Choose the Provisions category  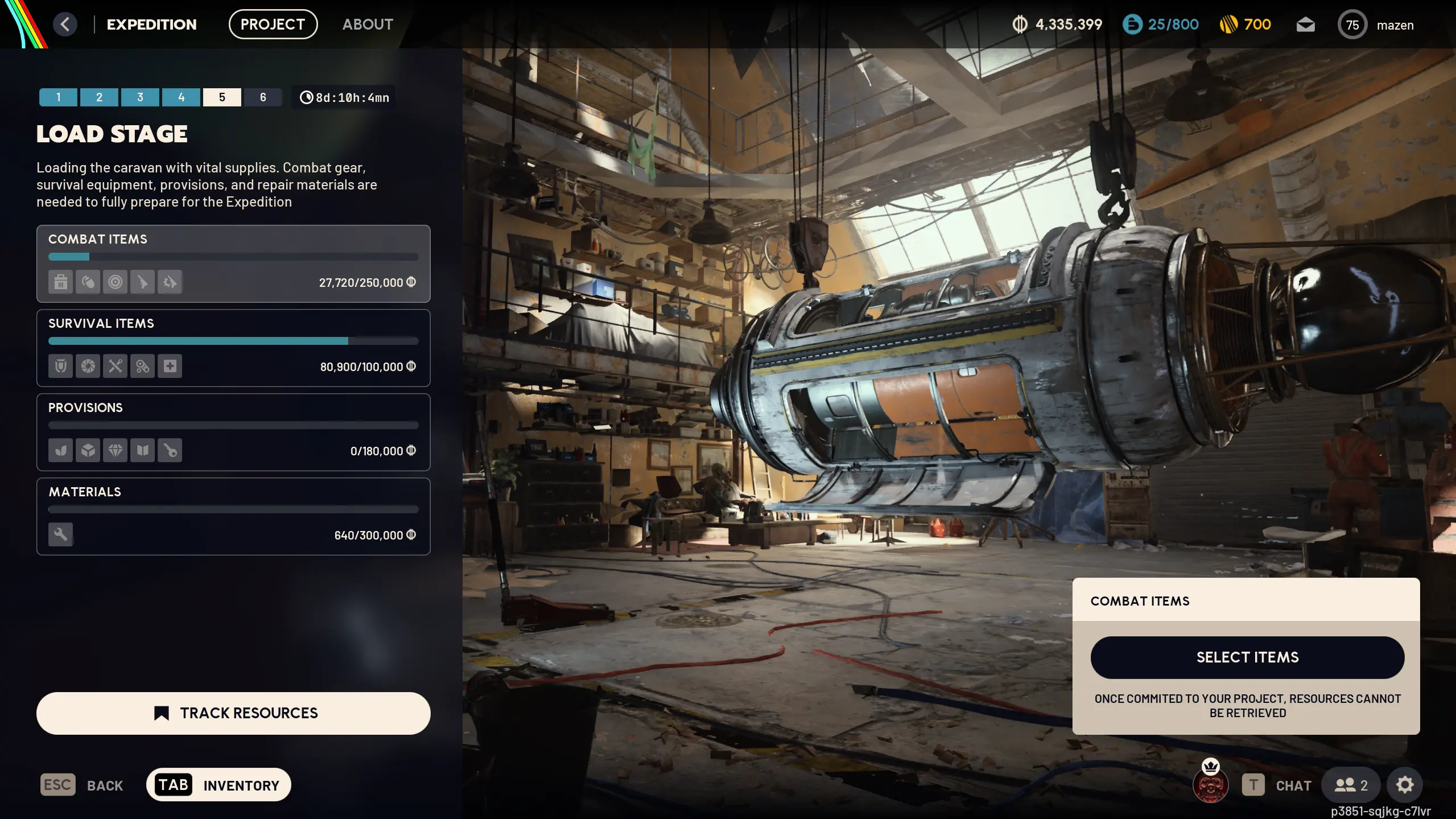point(233,432)
